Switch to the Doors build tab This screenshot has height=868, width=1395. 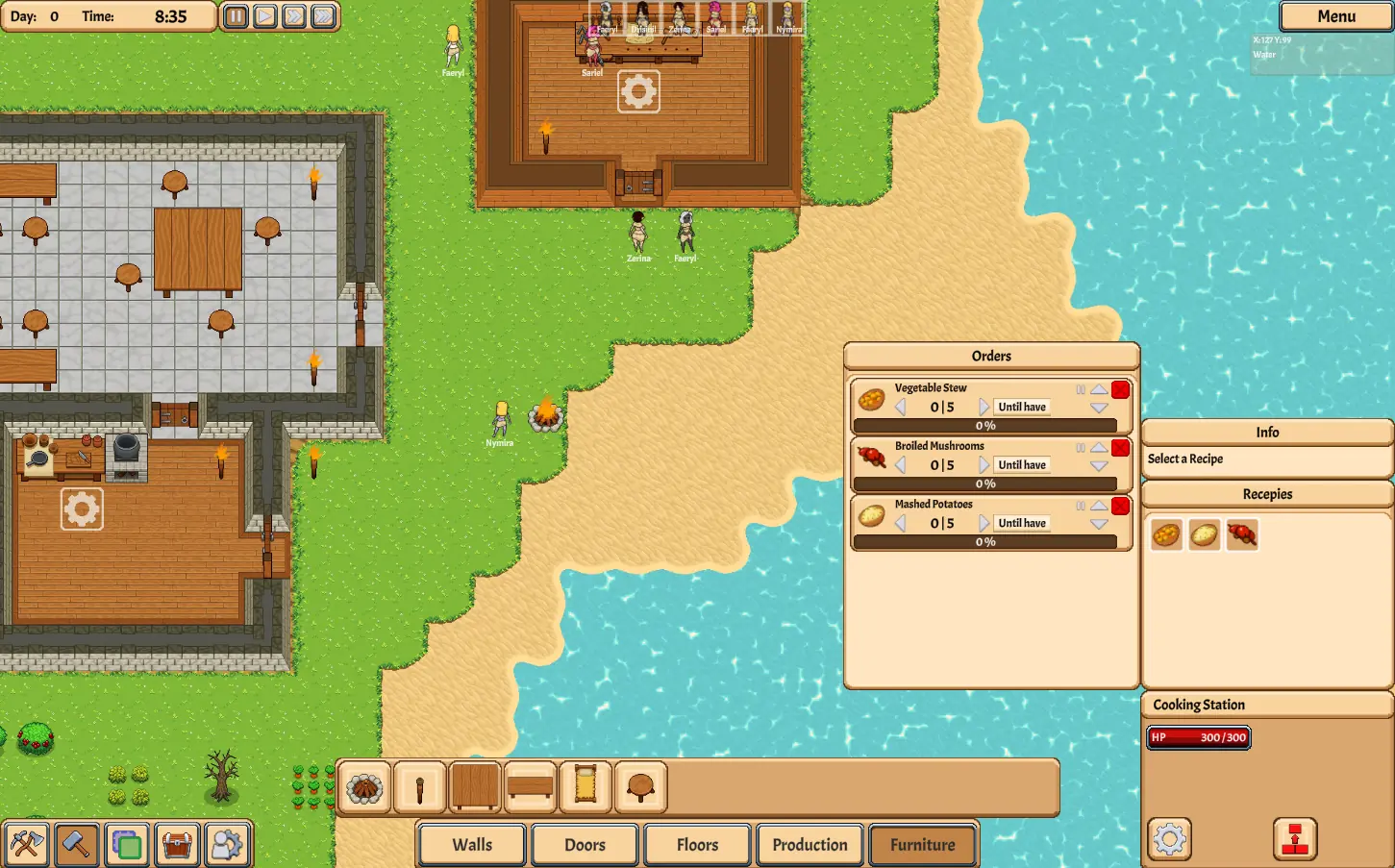tap(585, 845)
